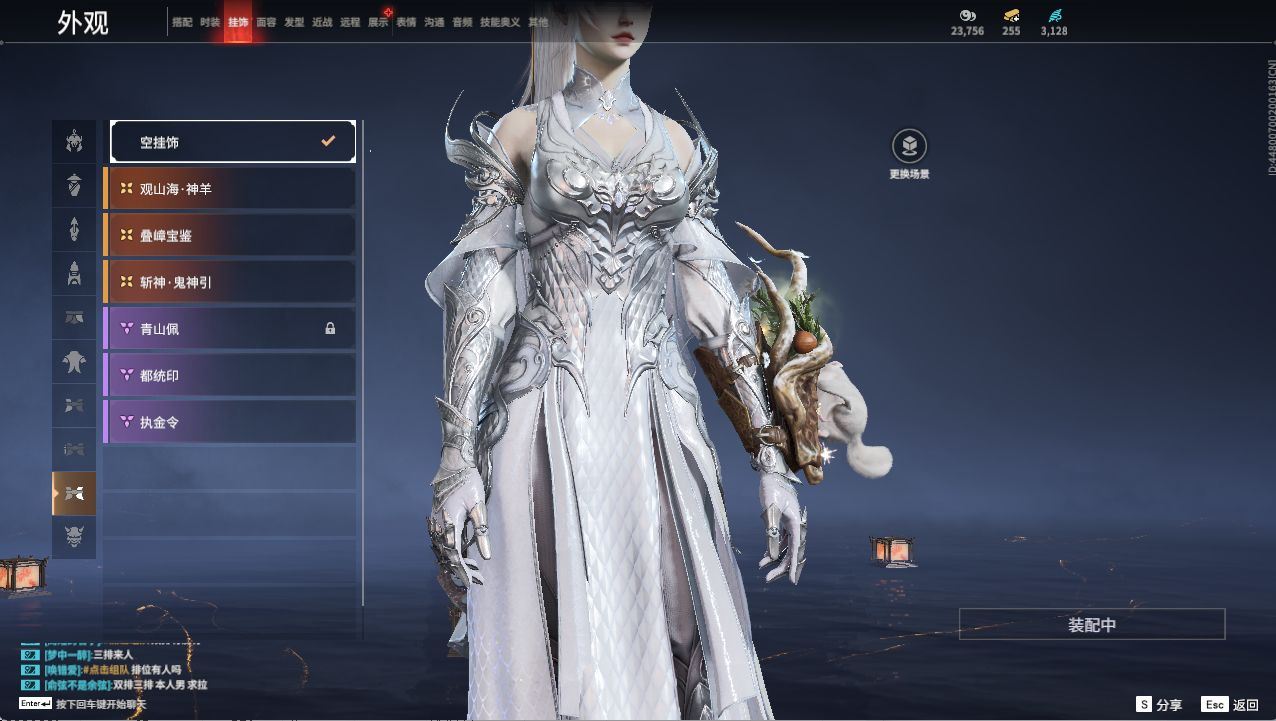Open the 发型 hairstyle tab
Viewport: 1276px width, 721px height.
click(294, 22)
